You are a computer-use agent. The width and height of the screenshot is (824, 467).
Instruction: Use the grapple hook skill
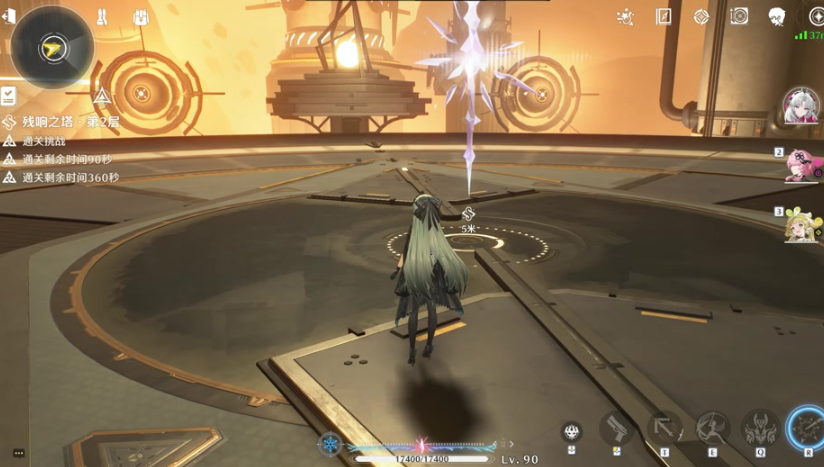[665, 428]
